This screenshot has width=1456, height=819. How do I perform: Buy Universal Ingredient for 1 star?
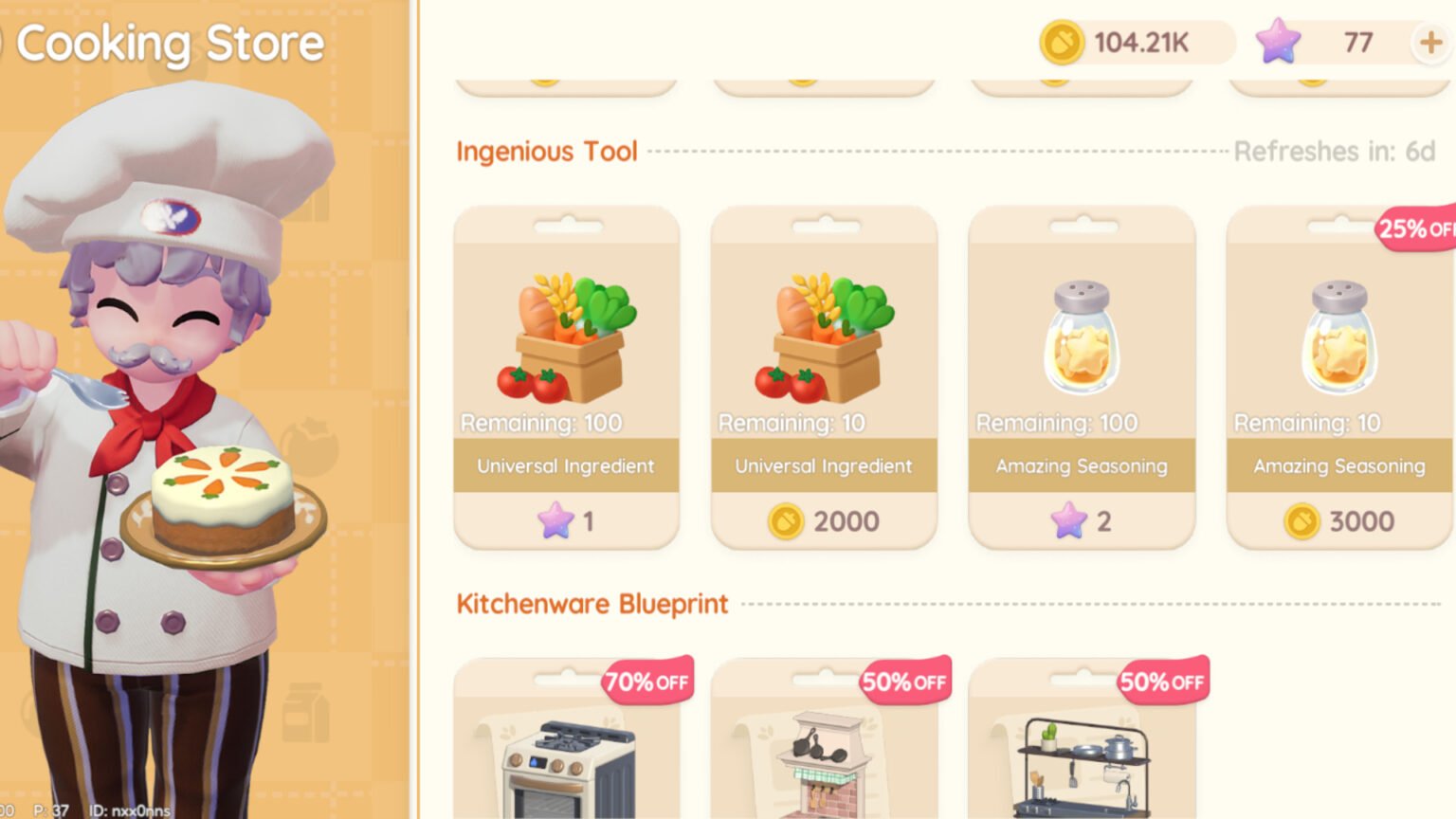566,520
